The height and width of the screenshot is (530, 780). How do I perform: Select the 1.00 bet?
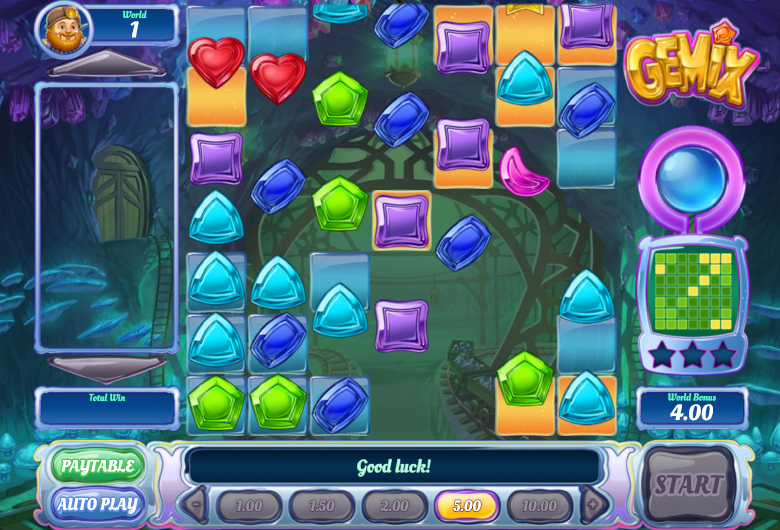click(x=248, y=506)
